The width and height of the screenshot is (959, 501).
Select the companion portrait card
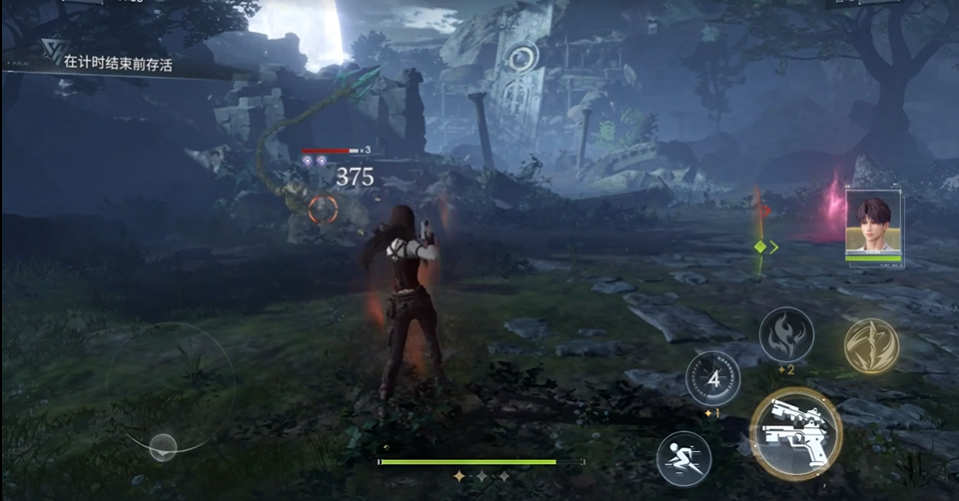872,224
